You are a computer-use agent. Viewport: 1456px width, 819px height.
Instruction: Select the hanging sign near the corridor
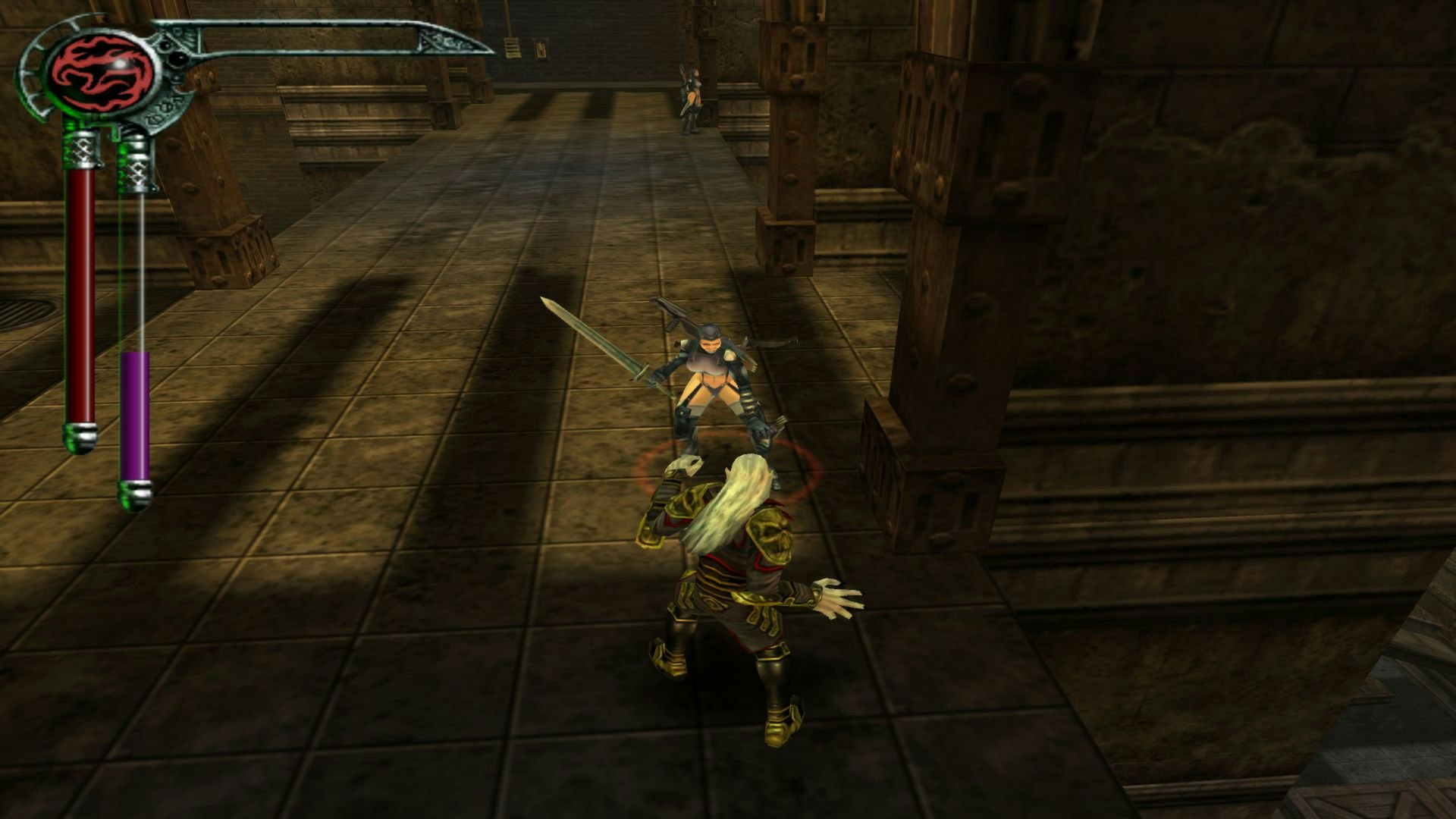(541, 50)
